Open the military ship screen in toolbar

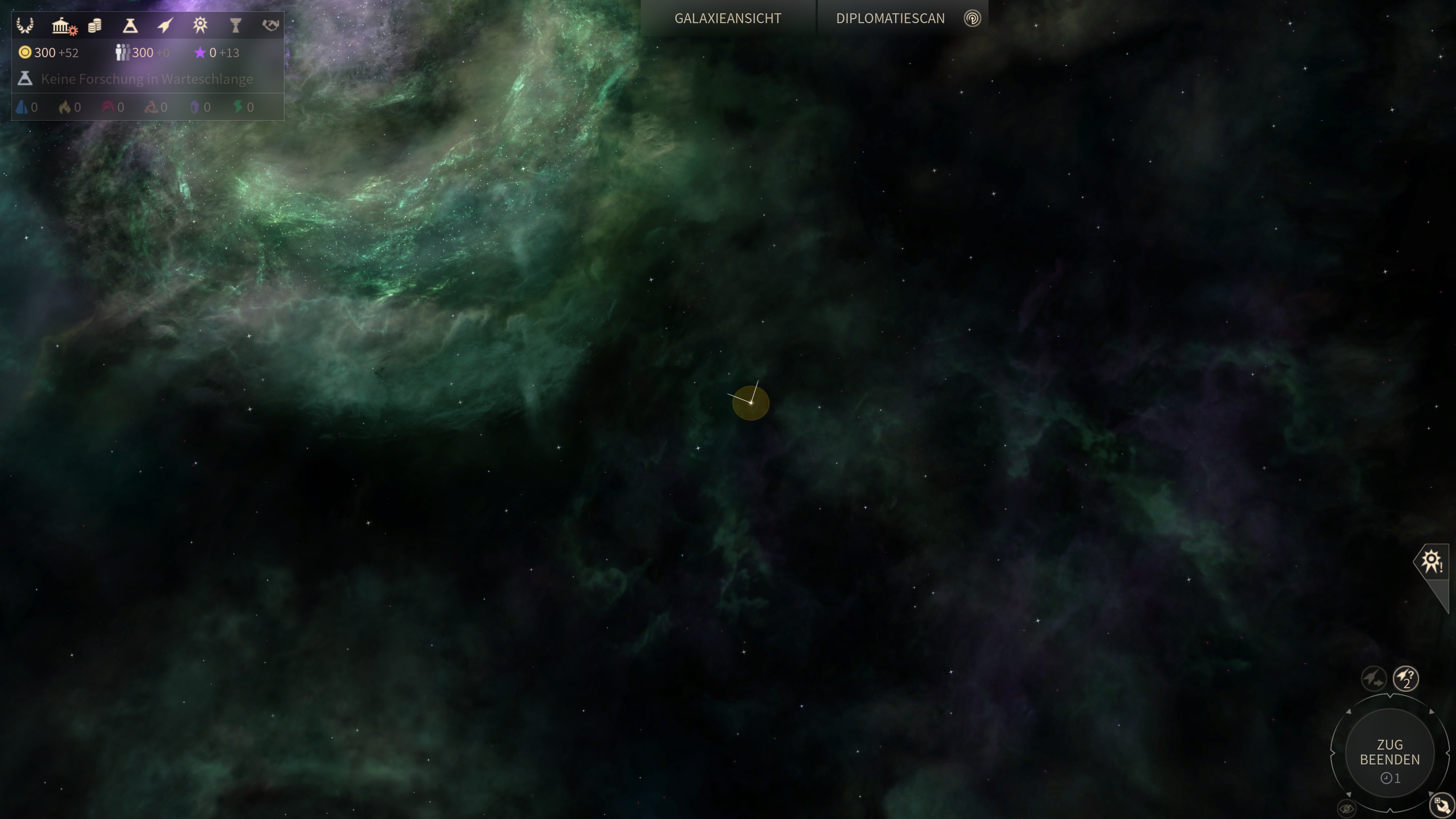click(165, 25)
